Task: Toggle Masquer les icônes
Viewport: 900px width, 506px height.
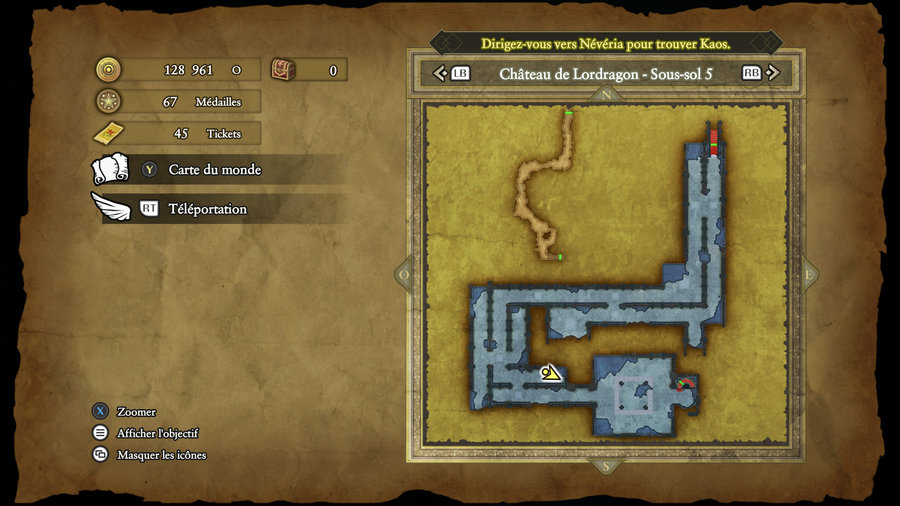Action: tap(161, 455)
